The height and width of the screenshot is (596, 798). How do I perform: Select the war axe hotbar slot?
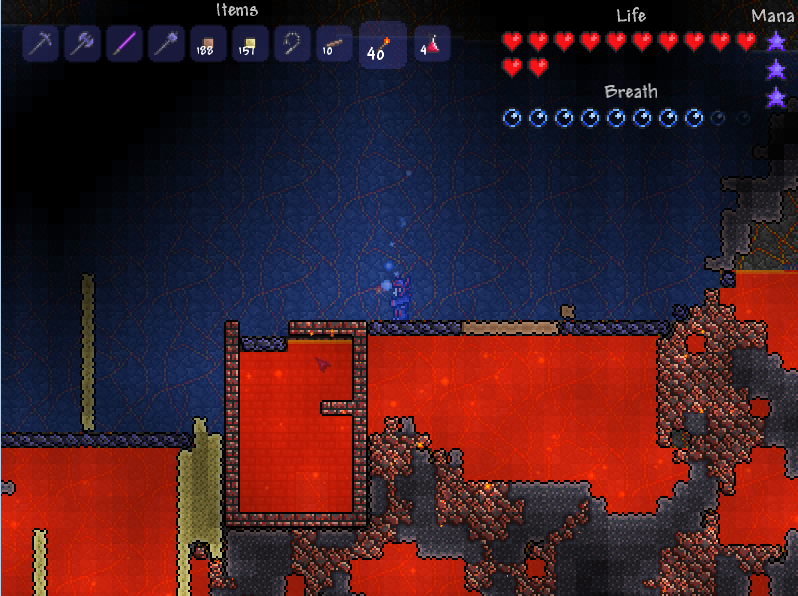tap(82, 44)
